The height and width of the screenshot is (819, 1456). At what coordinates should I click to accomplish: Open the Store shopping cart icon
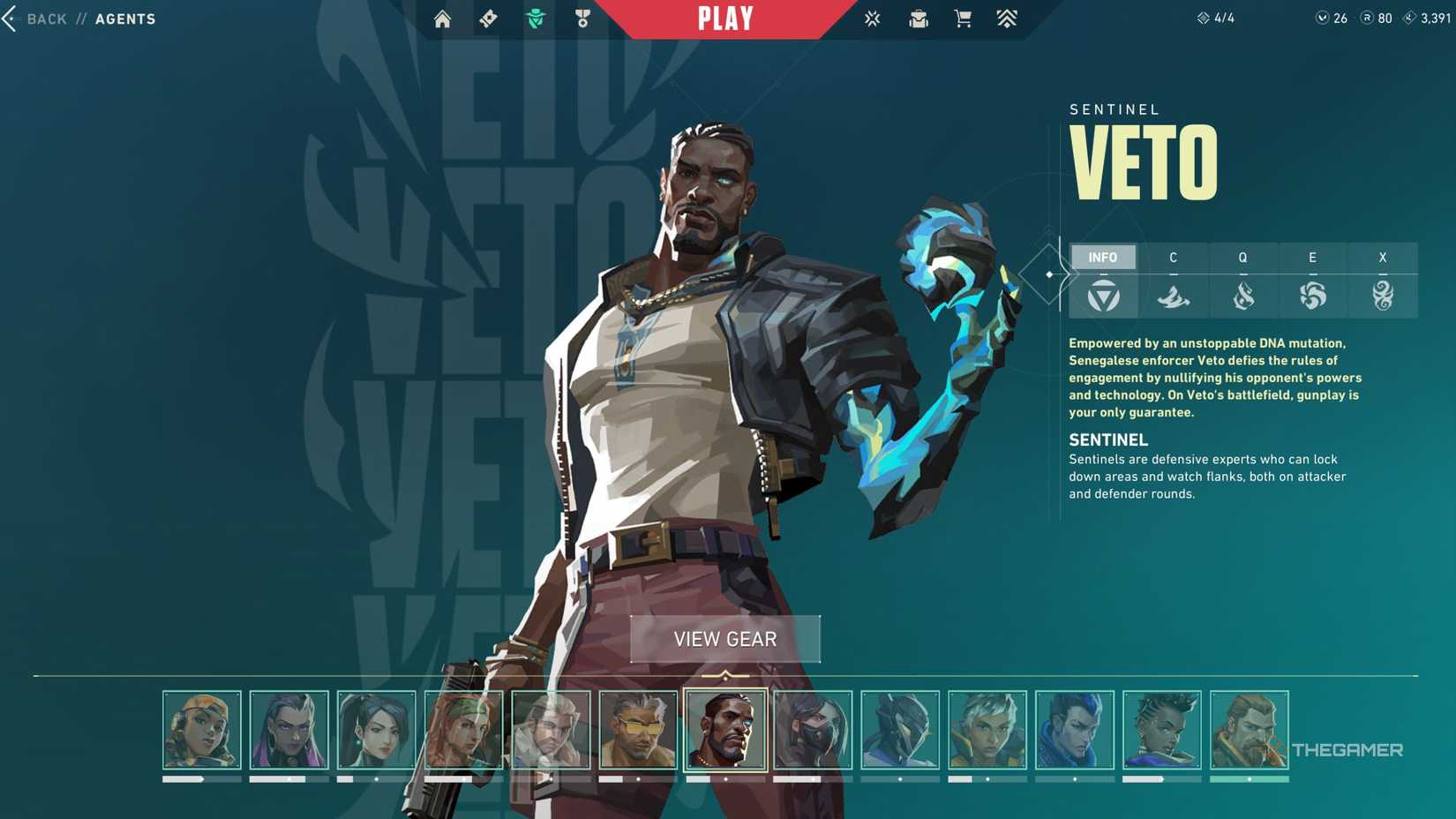963,19
